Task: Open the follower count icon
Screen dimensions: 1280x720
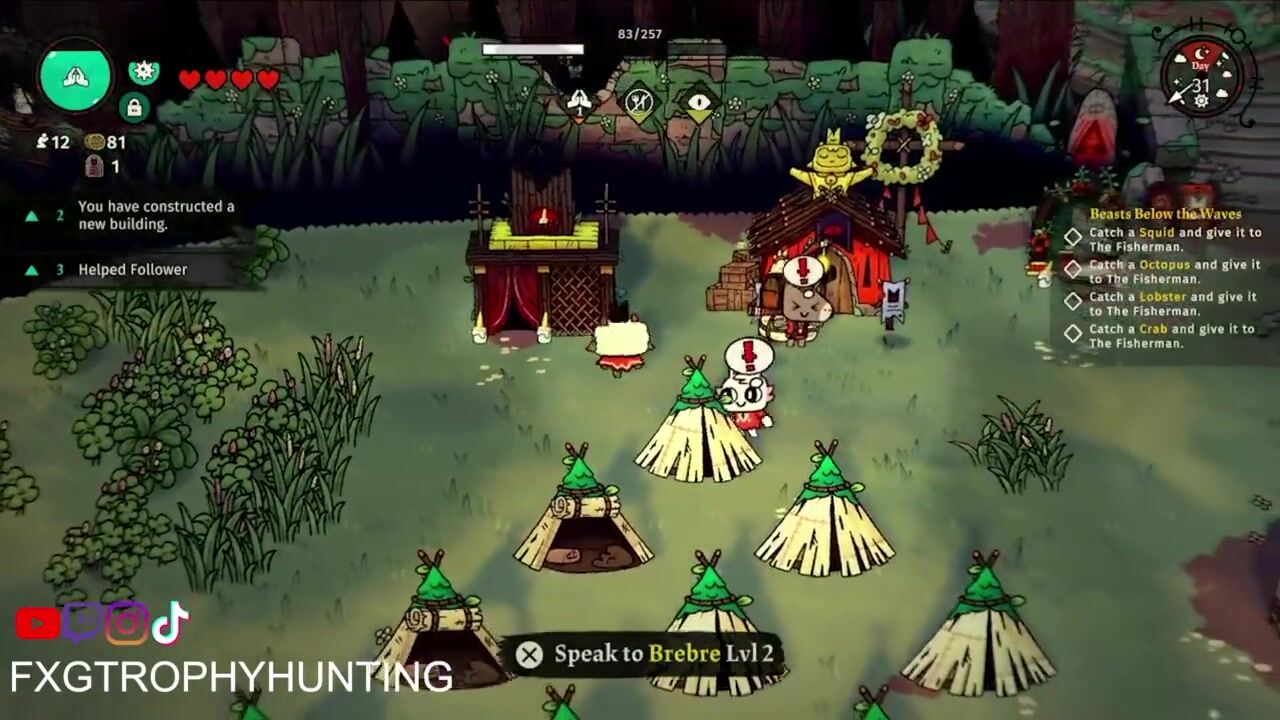Action: [x=42, y=142]
